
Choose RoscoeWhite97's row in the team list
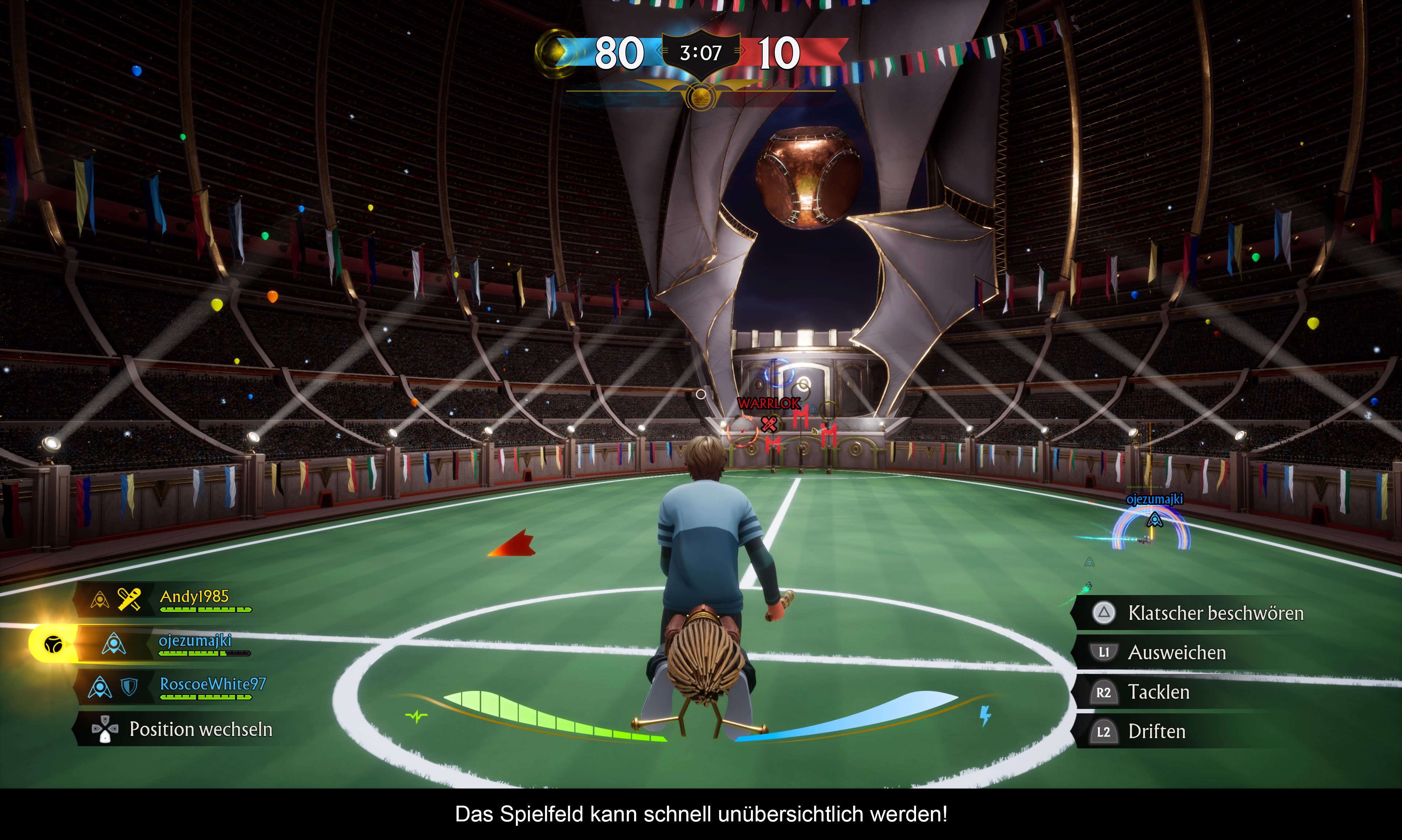pos(212,684)
